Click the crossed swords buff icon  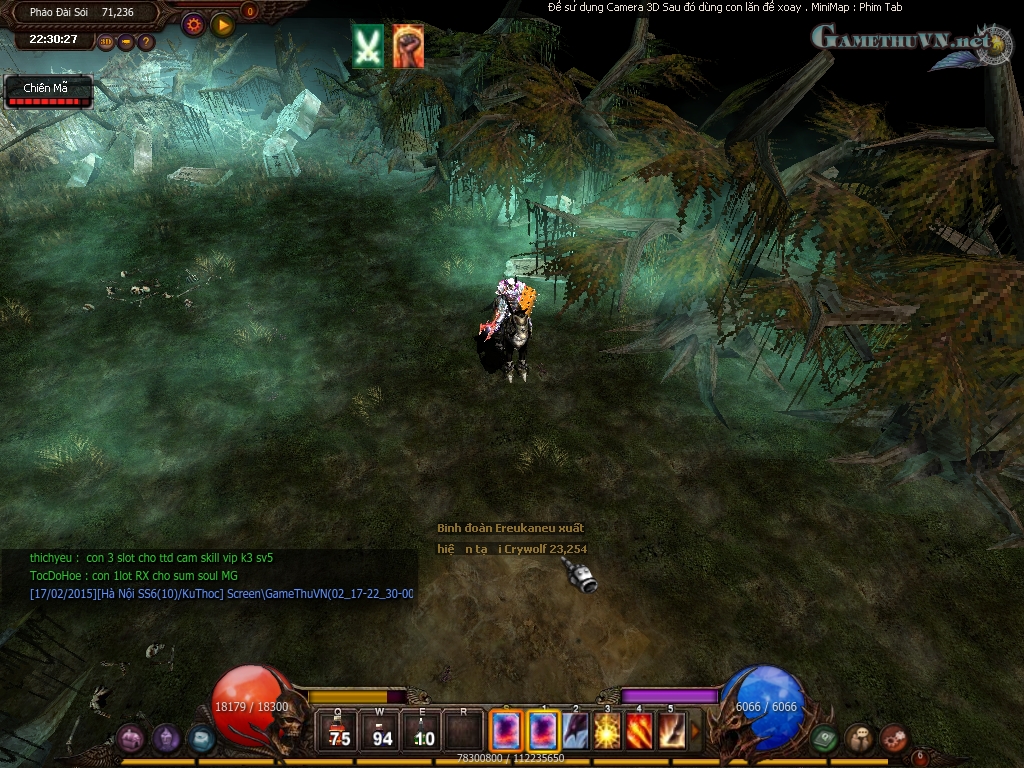coord(368,46)
